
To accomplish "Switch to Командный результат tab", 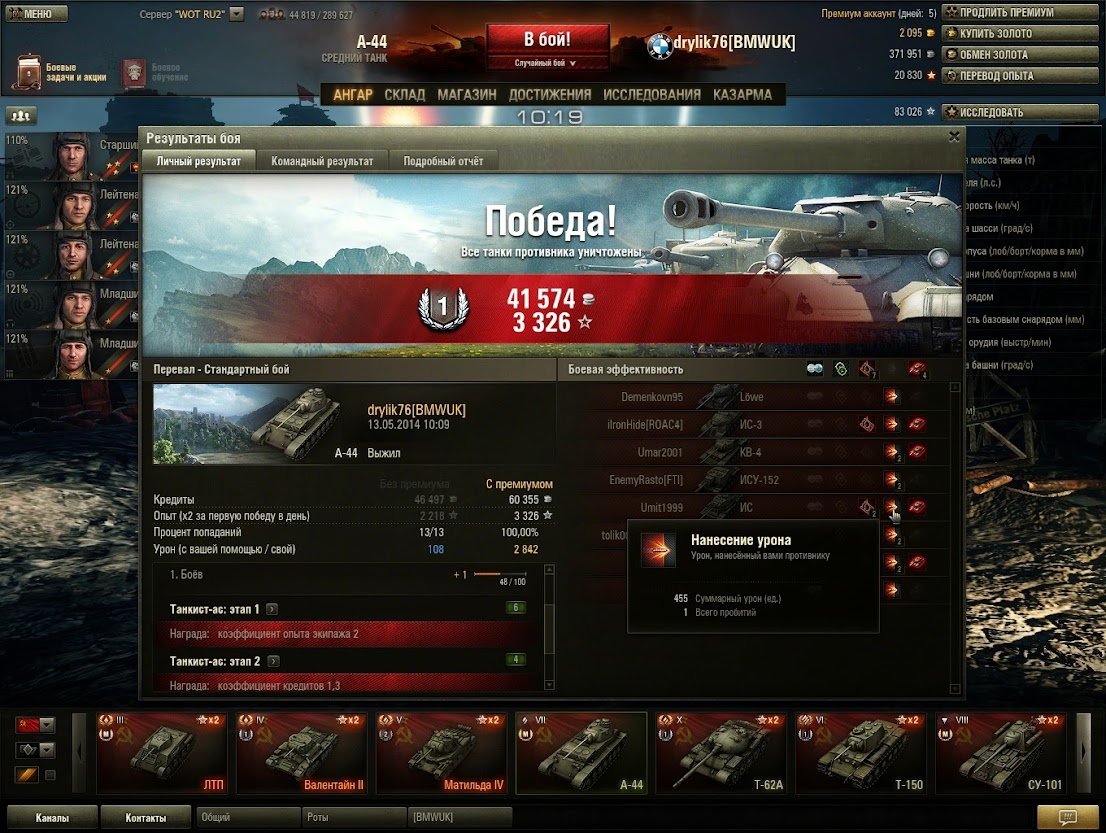I will [x=322, y=161].
